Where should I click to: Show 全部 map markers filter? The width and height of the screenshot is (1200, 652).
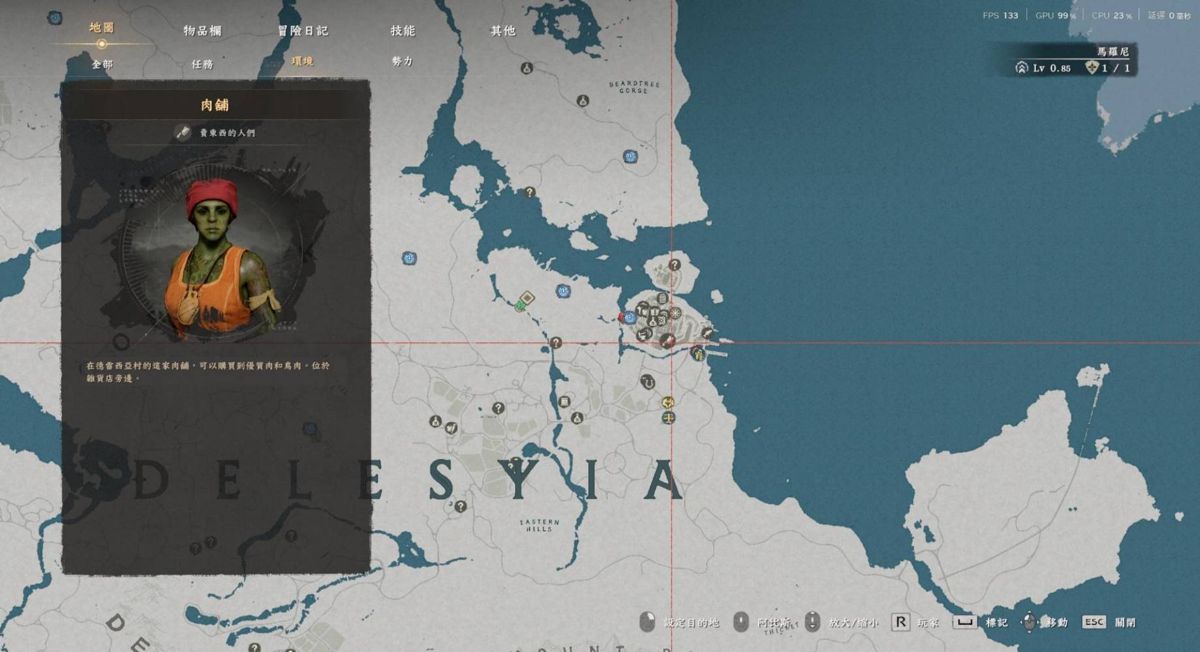(x=102, y=63)
